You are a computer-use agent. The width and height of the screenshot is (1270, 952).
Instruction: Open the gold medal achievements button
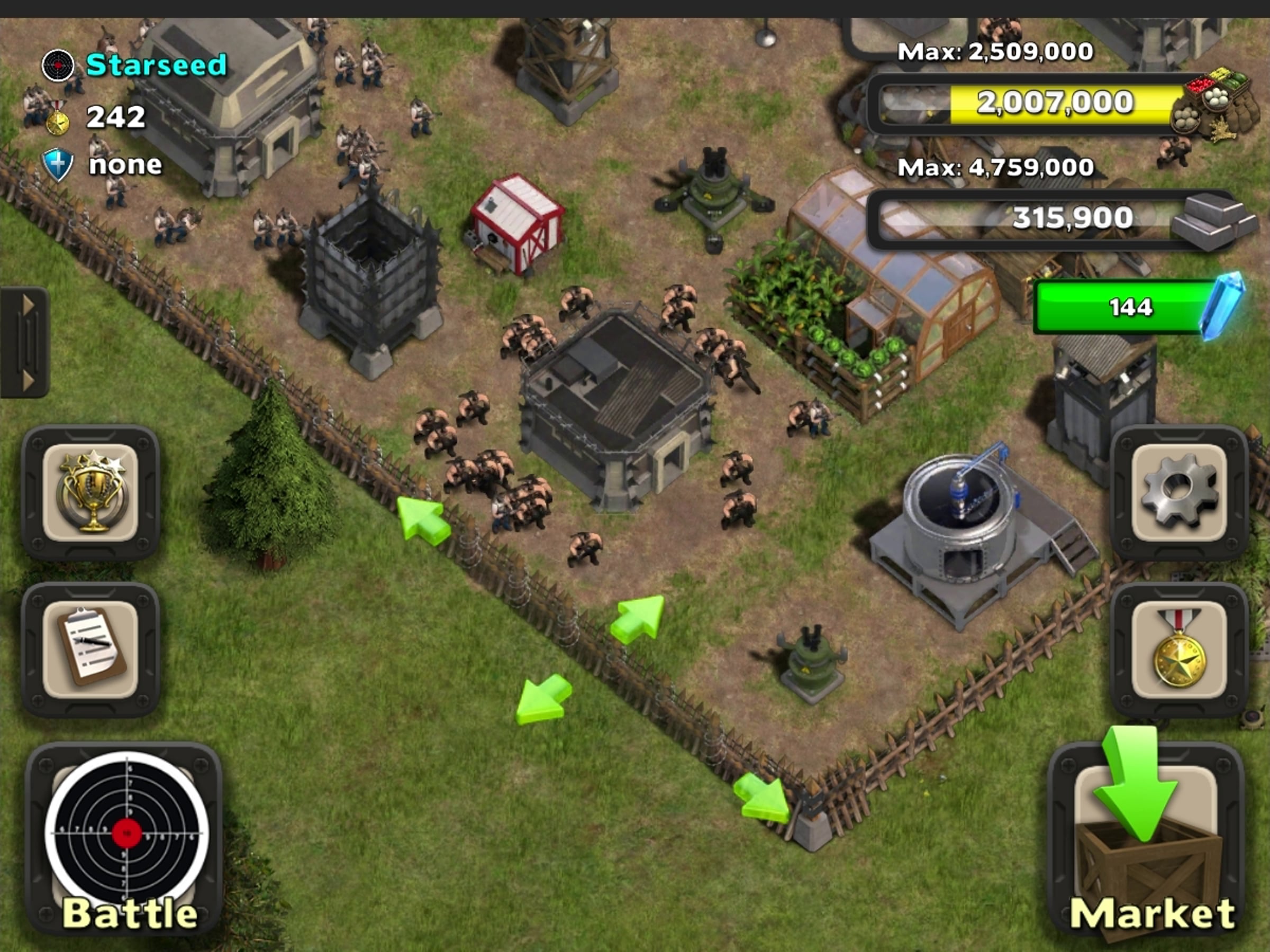click(1178, 649)
